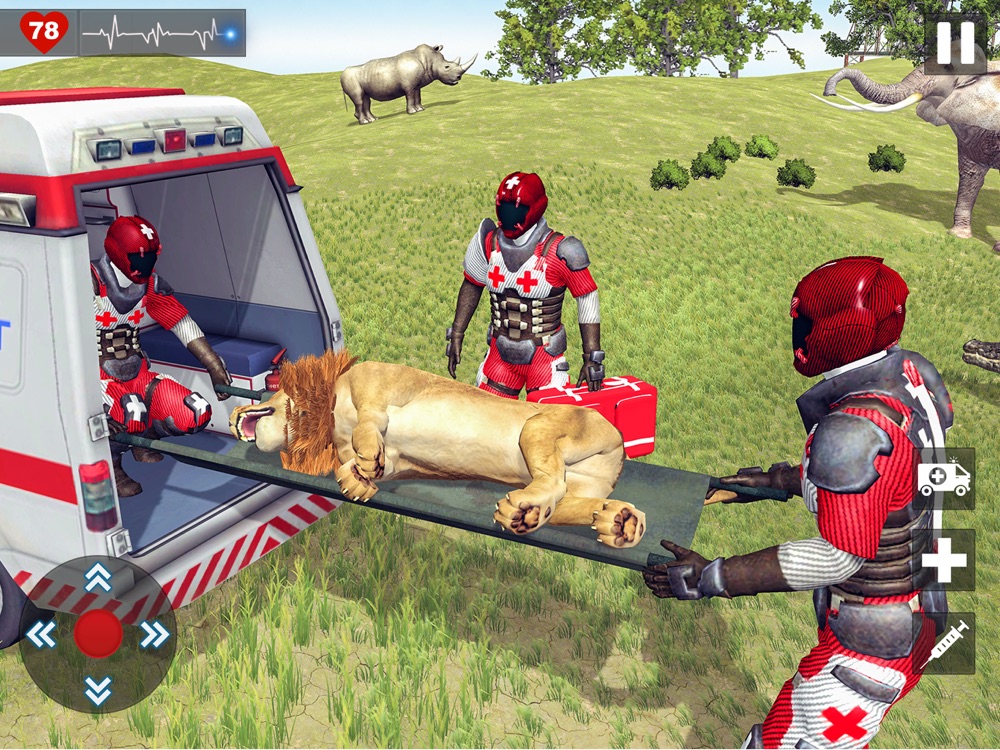1000x750 pixels.
Task: Move forward with the up arrow
Action: click(98, 577)
